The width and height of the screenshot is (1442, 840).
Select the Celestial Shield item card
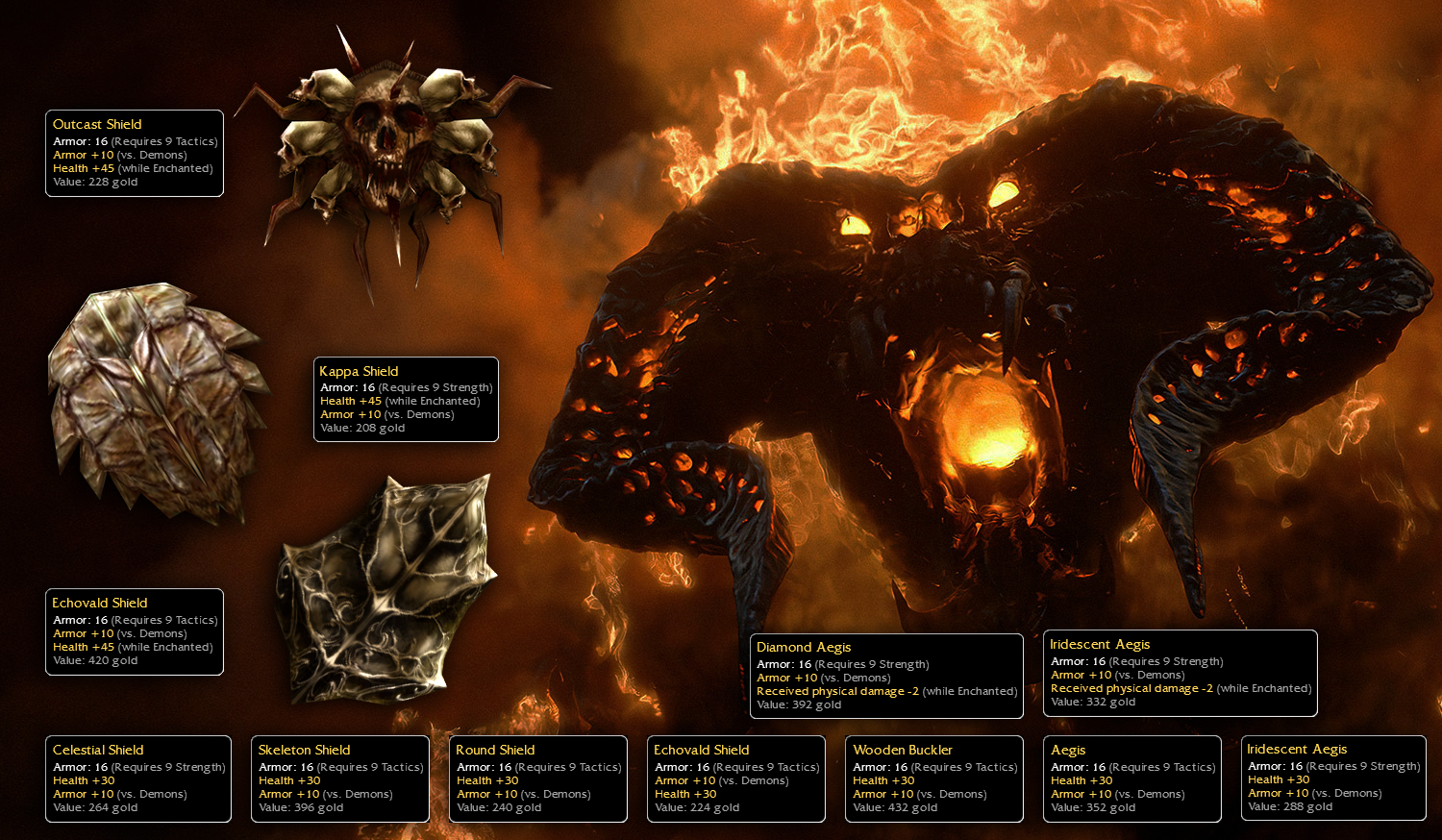pos(138,778)
